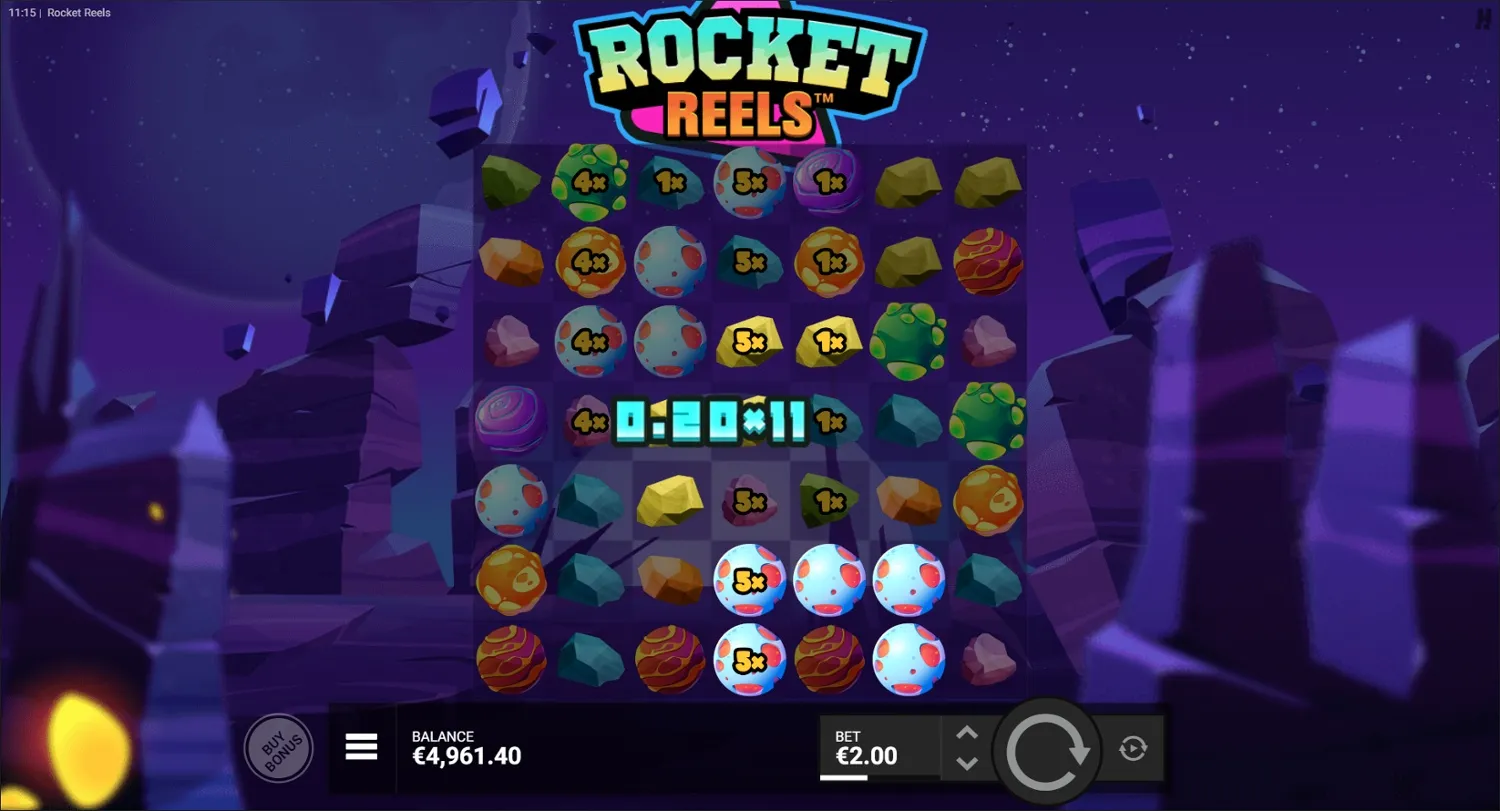Click the orange 4x planet symbol
Viewport: 1500px width, 811px height.
tap(590, 261)
